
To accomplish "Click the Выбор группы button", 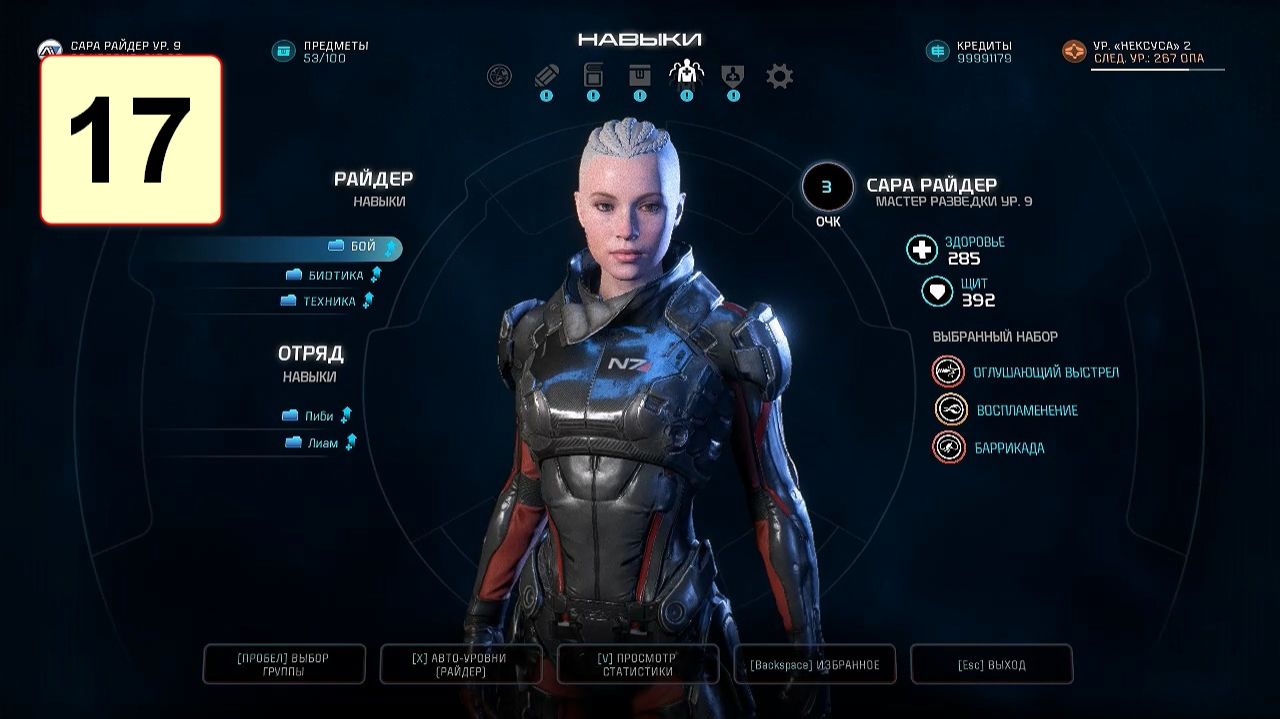I will [283, 664].
